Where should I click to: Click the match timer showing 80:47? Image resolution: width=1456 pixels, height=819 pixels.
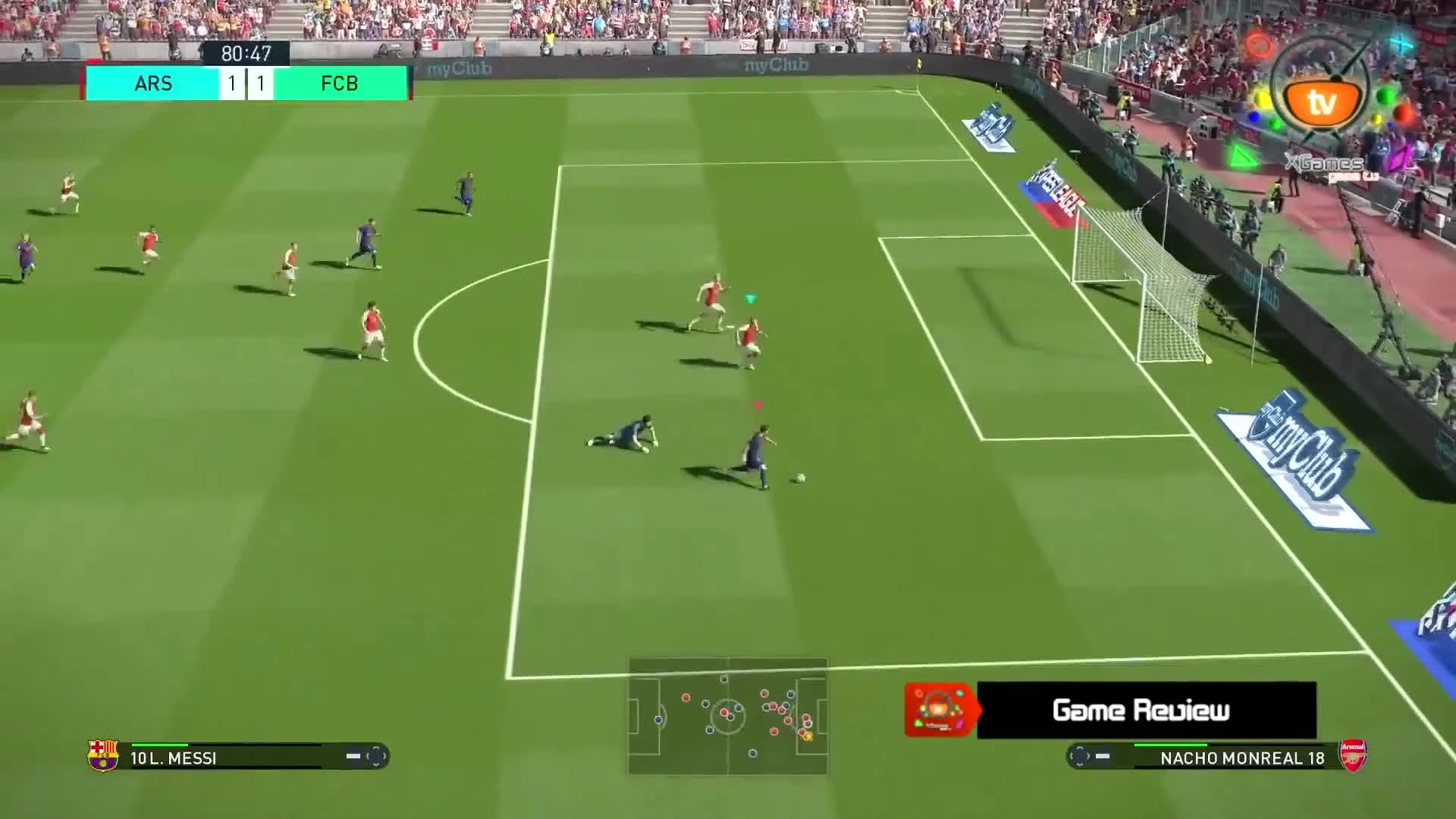(246, 53)
